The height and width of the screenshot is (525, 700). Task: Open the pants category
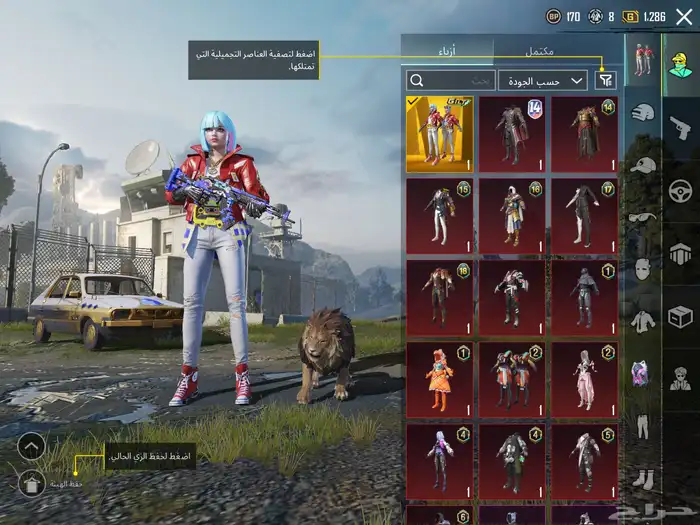(x=642, y=426)
